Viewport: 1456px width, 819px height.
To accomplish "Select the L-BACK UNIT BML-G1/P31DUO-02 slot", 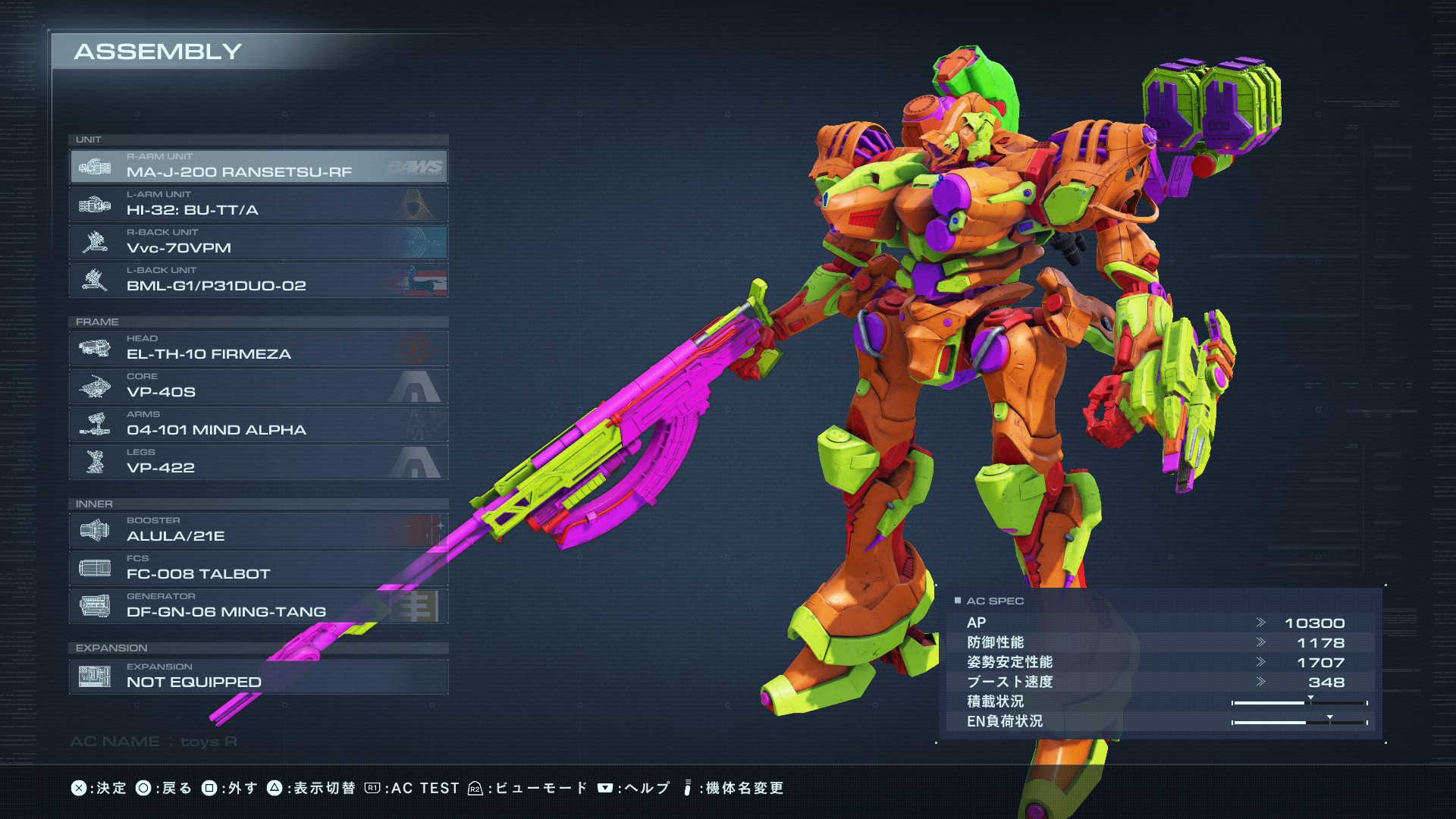I will pos(258,280).
